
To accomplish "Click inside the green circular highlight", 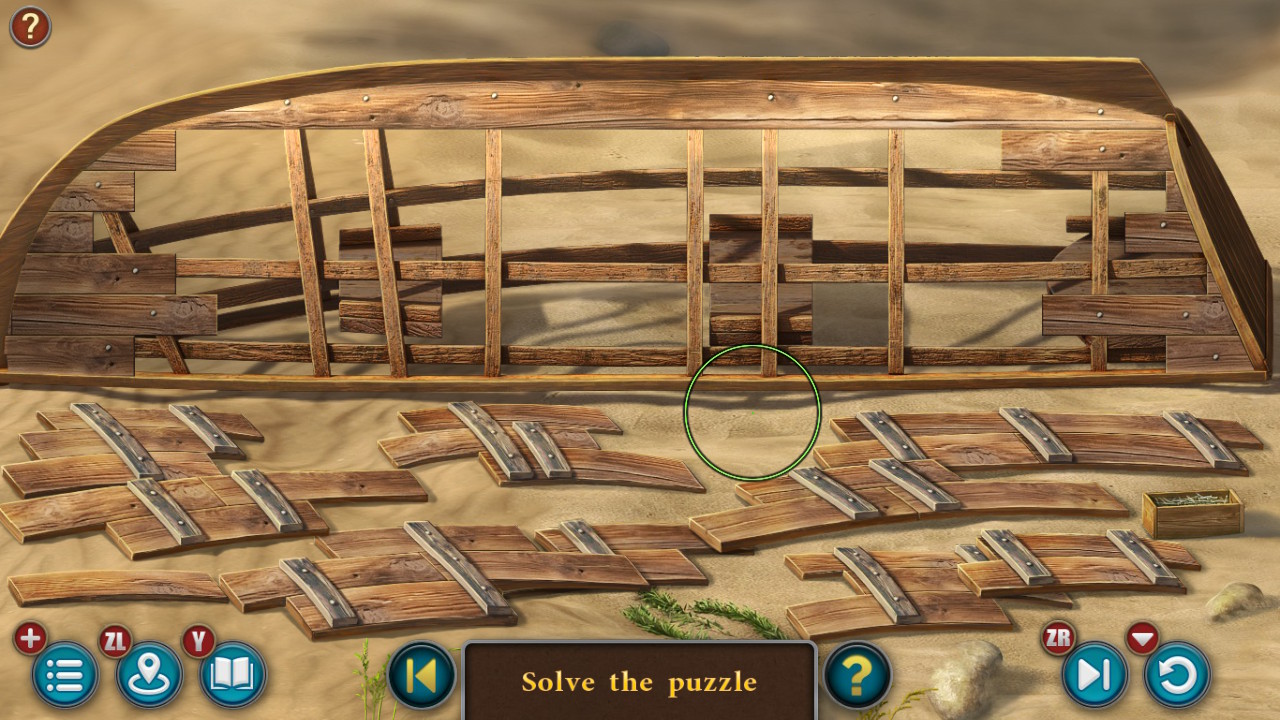I will pyautogui.click(x=752, y=413).
